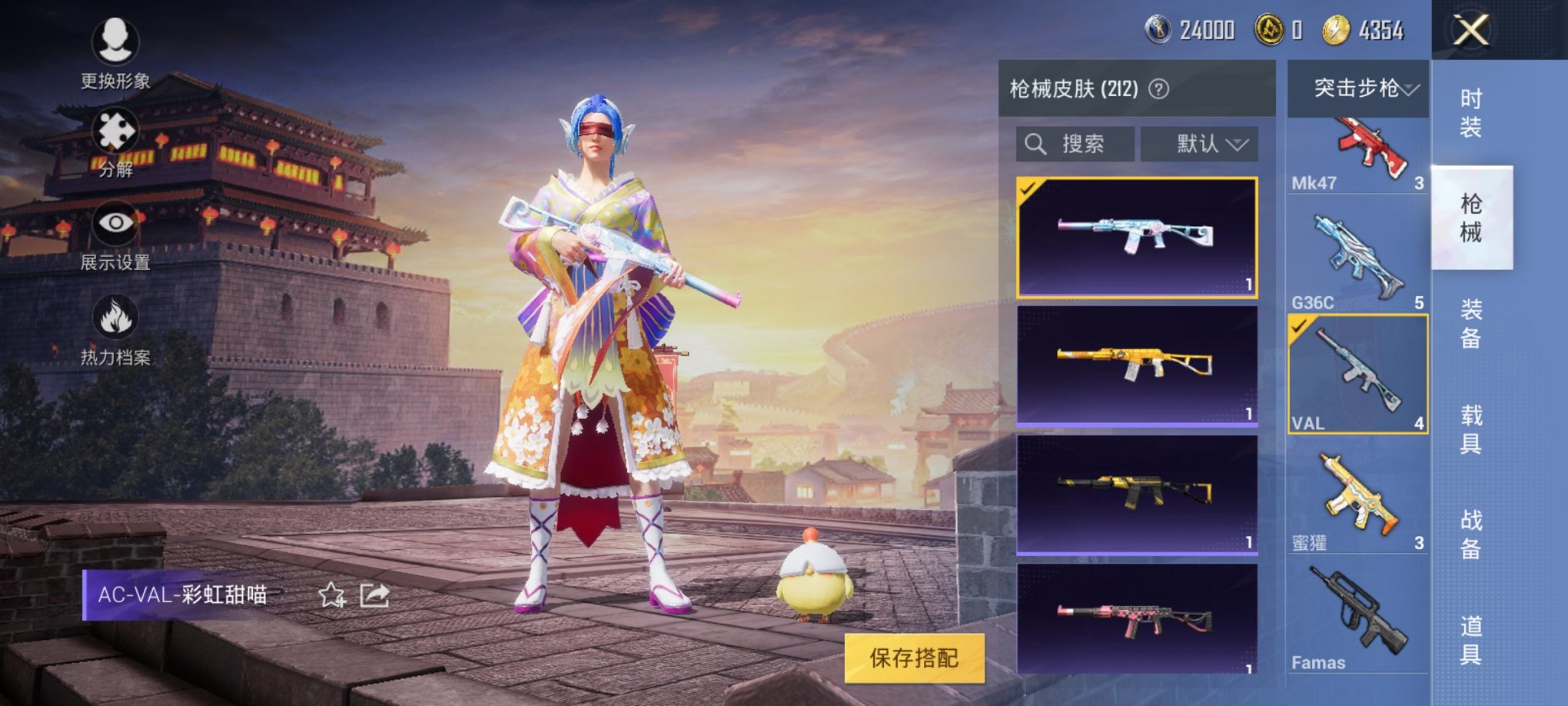Click the magnifier icon in the 搜索 field
Screen dimensions: 1568x706
click(1035, 145)
